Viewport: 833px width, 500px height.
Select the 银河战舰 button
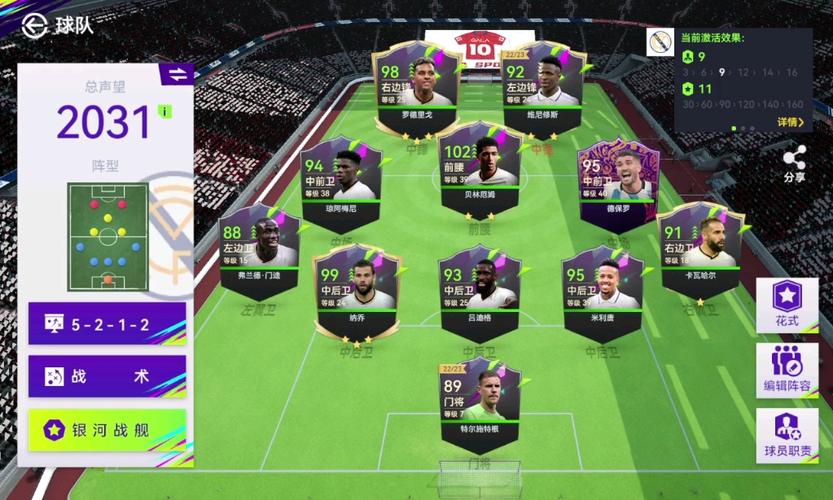click(x=107, y=430)
